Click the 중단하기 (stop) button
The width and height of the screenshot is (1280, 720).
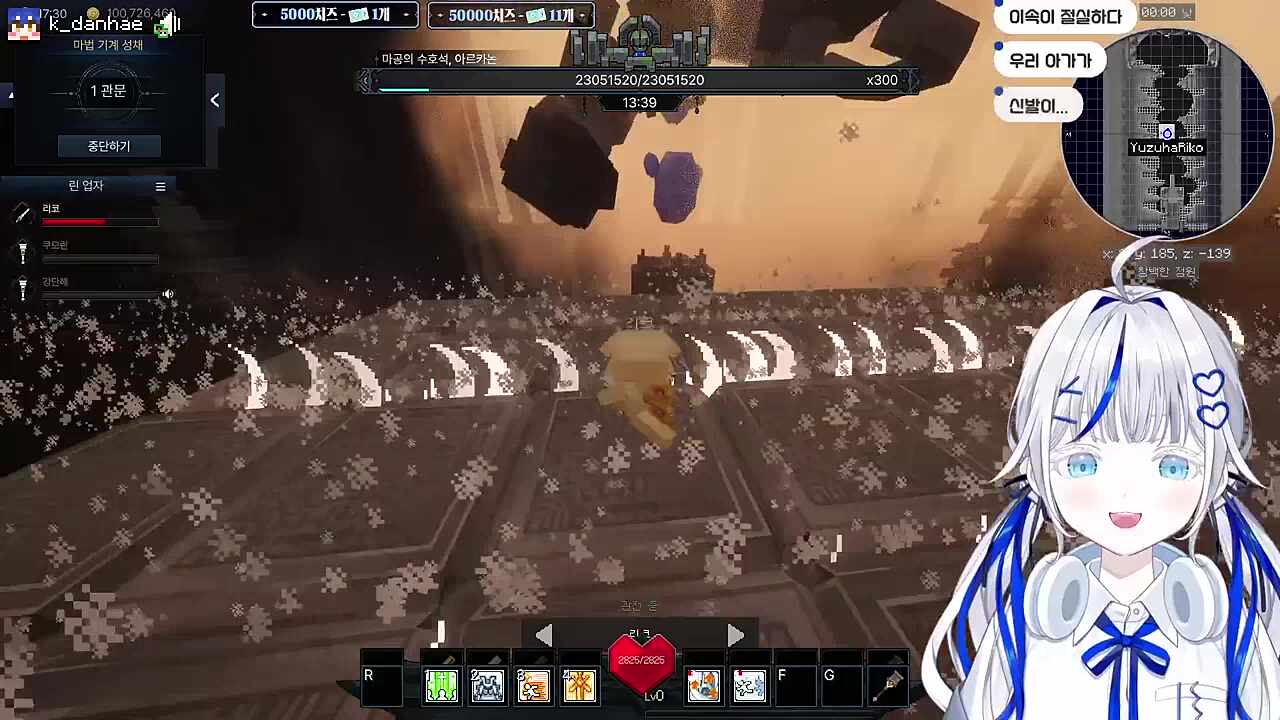click(x=108, y=146)
